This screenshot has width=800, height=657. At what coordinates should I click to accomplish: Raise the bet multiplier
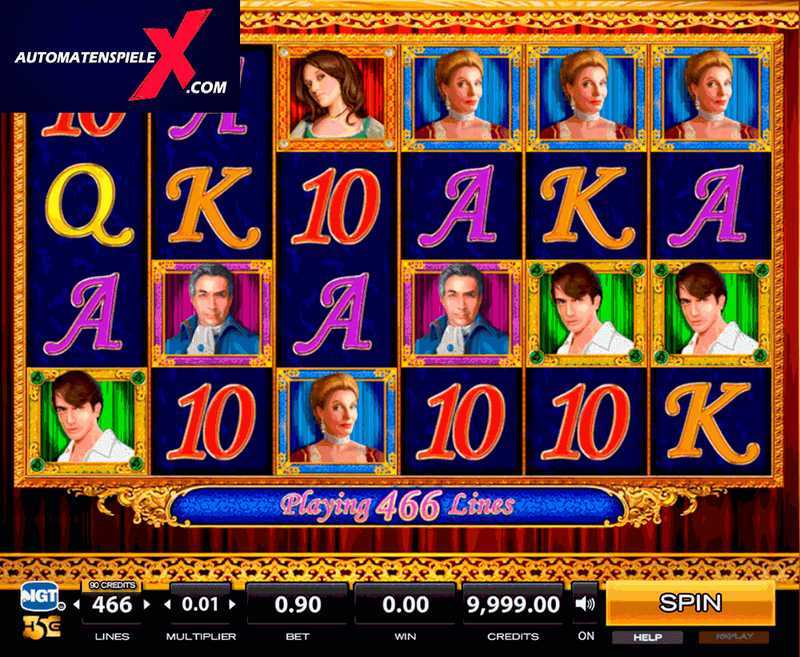tap(229, 605)
